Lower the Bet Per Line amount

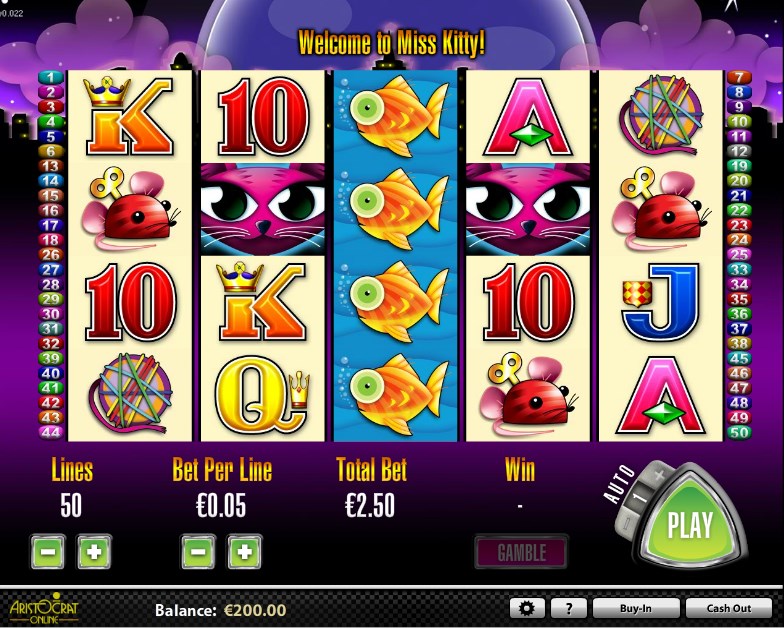tap(197, 551)
